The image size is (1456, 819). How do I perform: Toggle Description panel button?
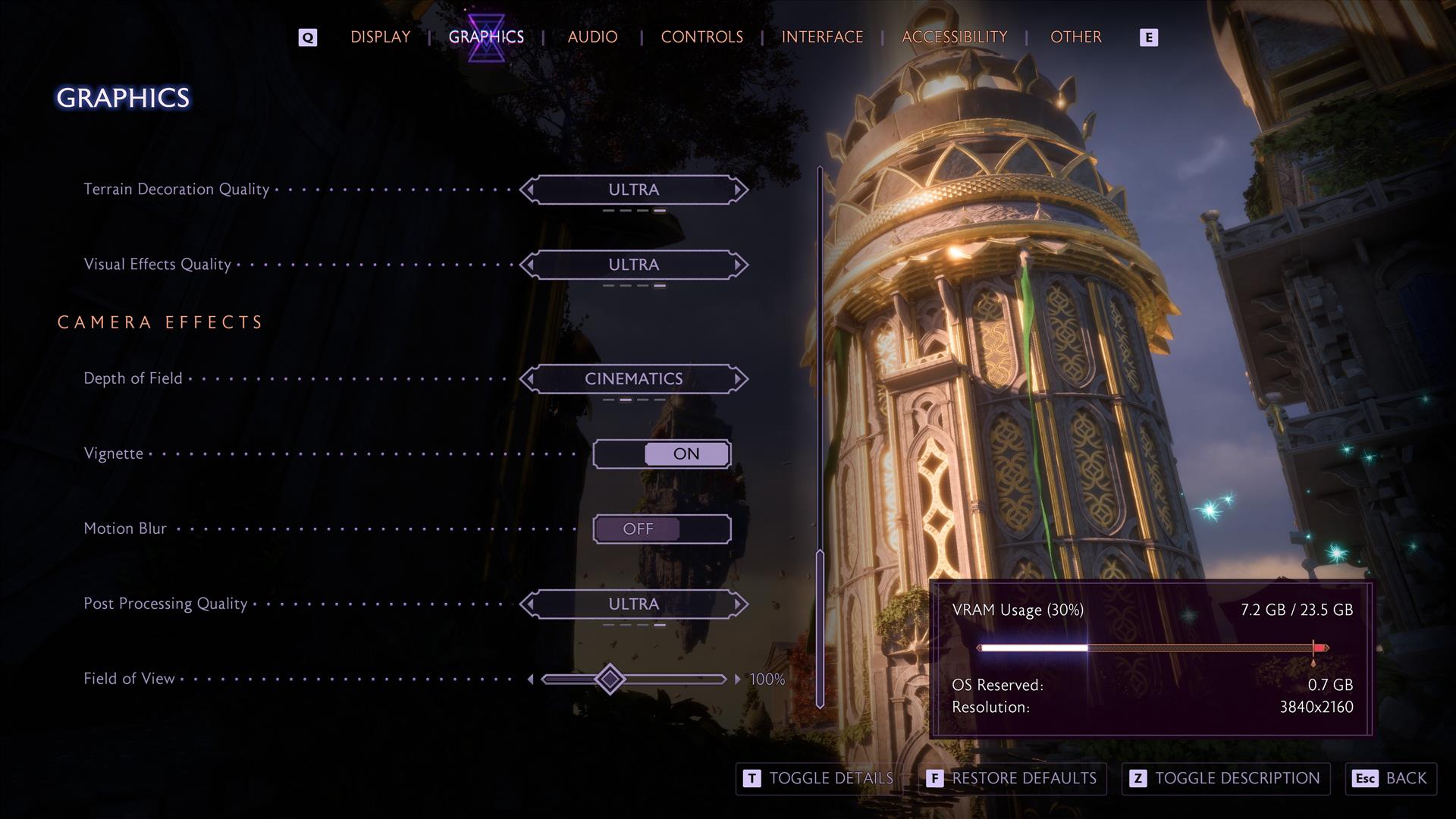1225,779
